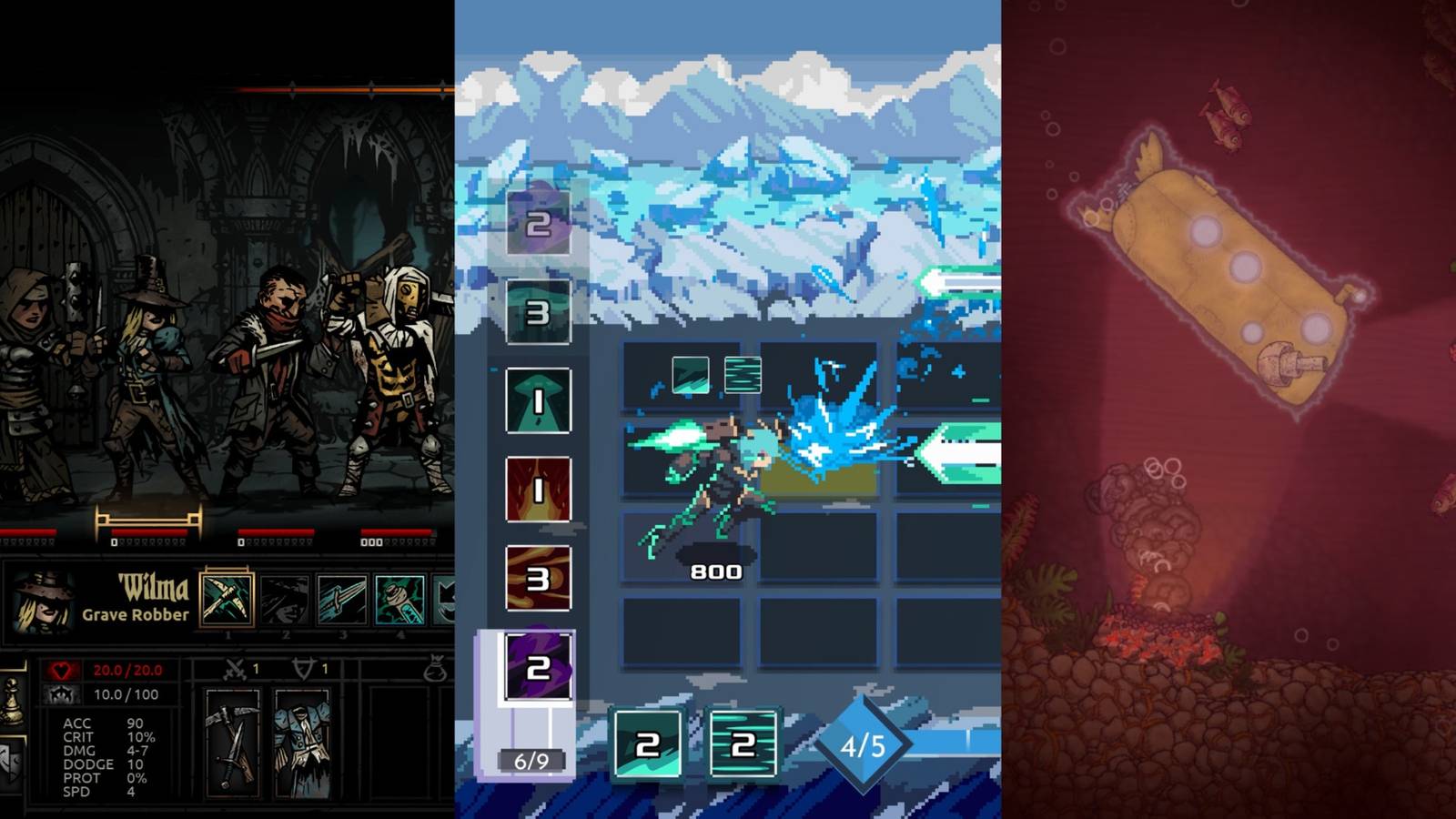Select Wilma's highlighted Pickaxe skill in slot 1
1456x819 pixels.
click(x=227, y=601)
